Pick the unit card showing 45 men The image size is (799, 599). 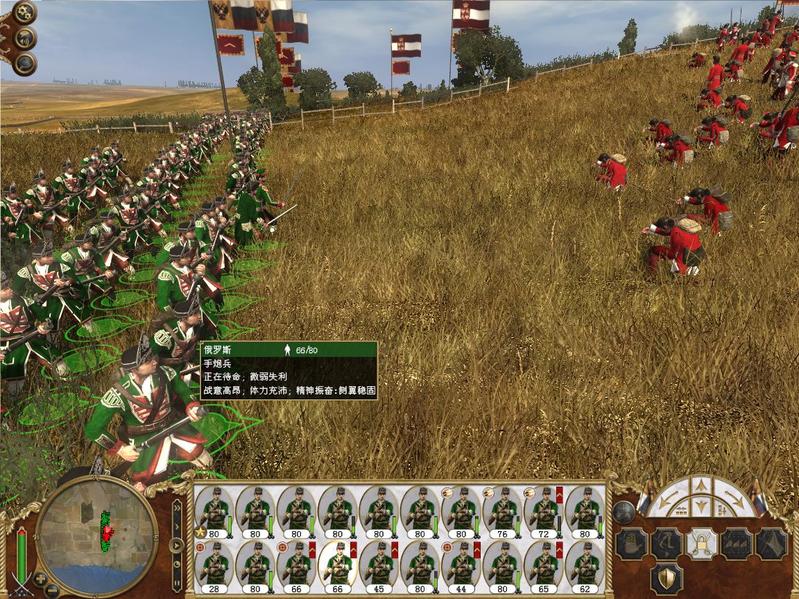pos(379,564)
